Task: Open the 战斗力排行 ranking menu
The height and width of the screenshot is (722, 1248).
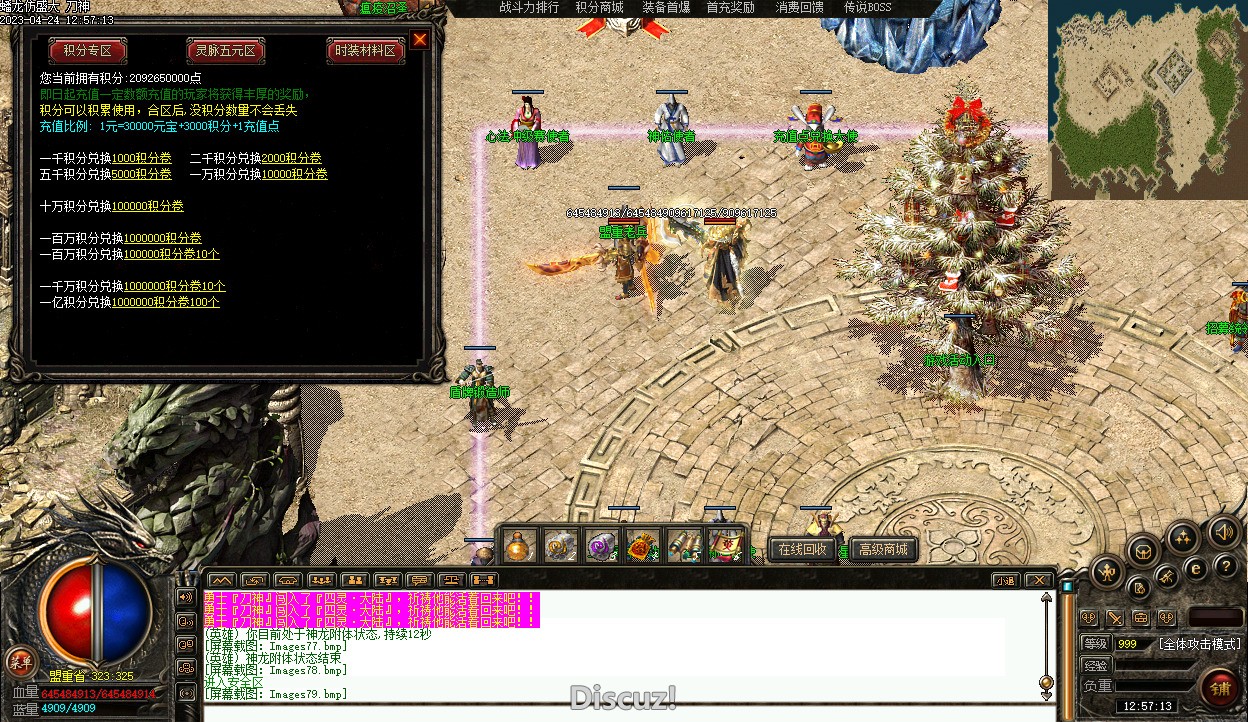Action: [x=529, y=8]
